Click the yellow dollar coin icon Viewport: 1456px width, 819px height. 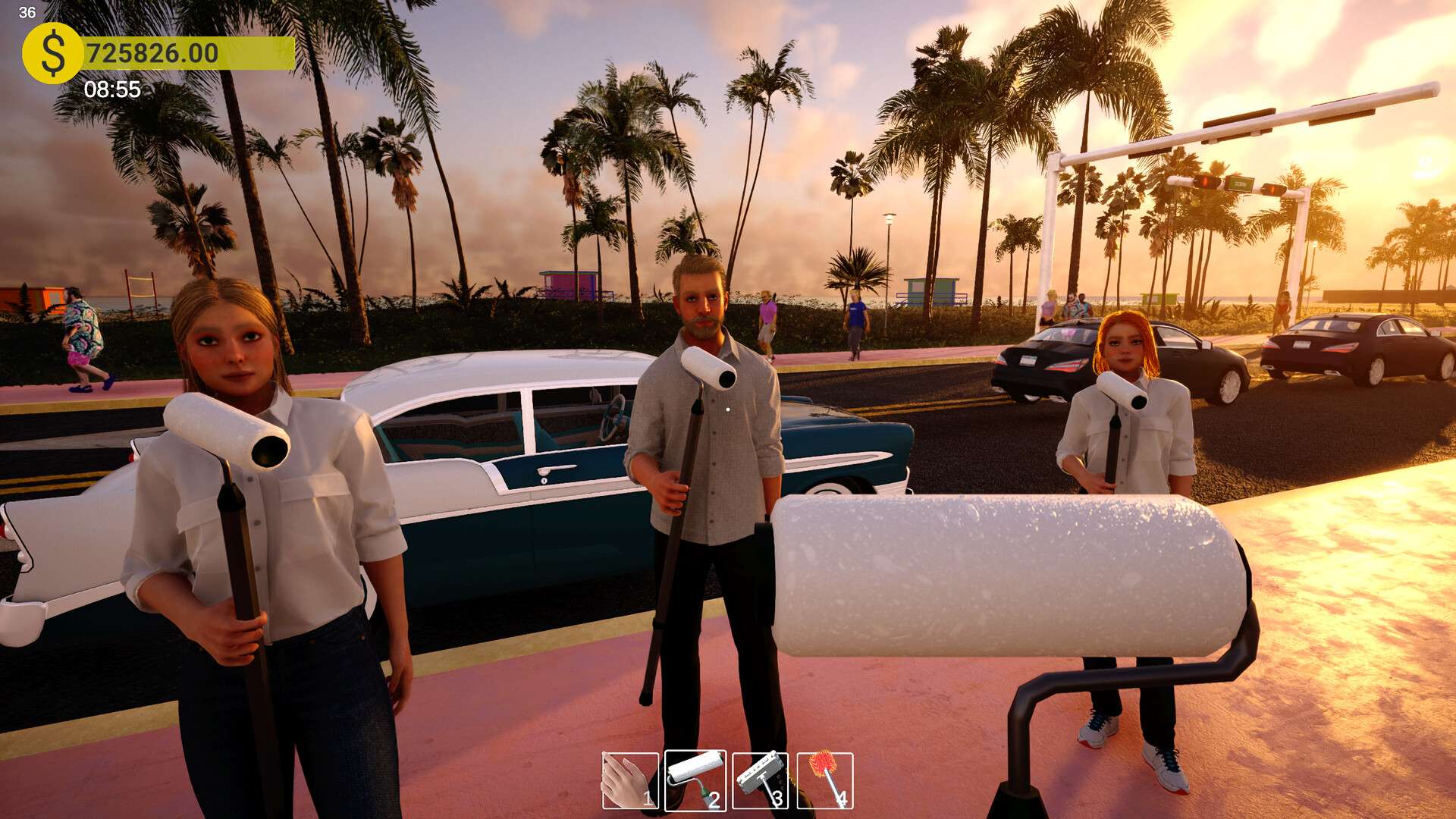point(52,53)
